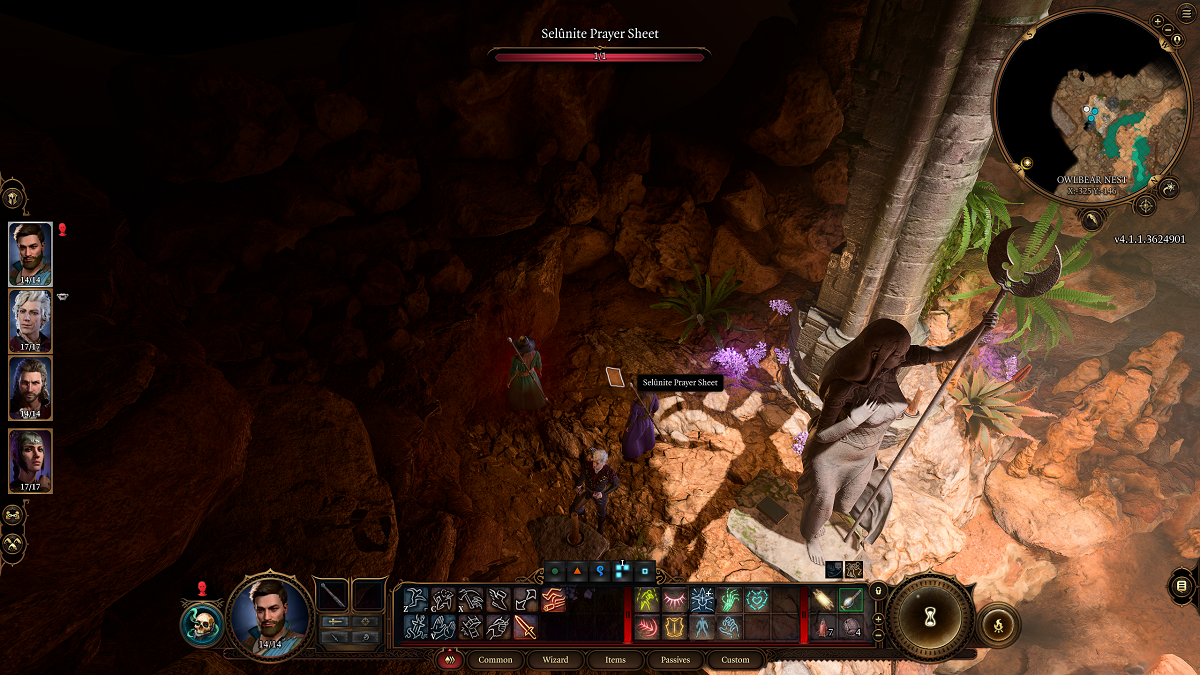Viewport: 1200px width, 675px height.
Task: Use the red sword attack action
Action: (x=526, y=627)
